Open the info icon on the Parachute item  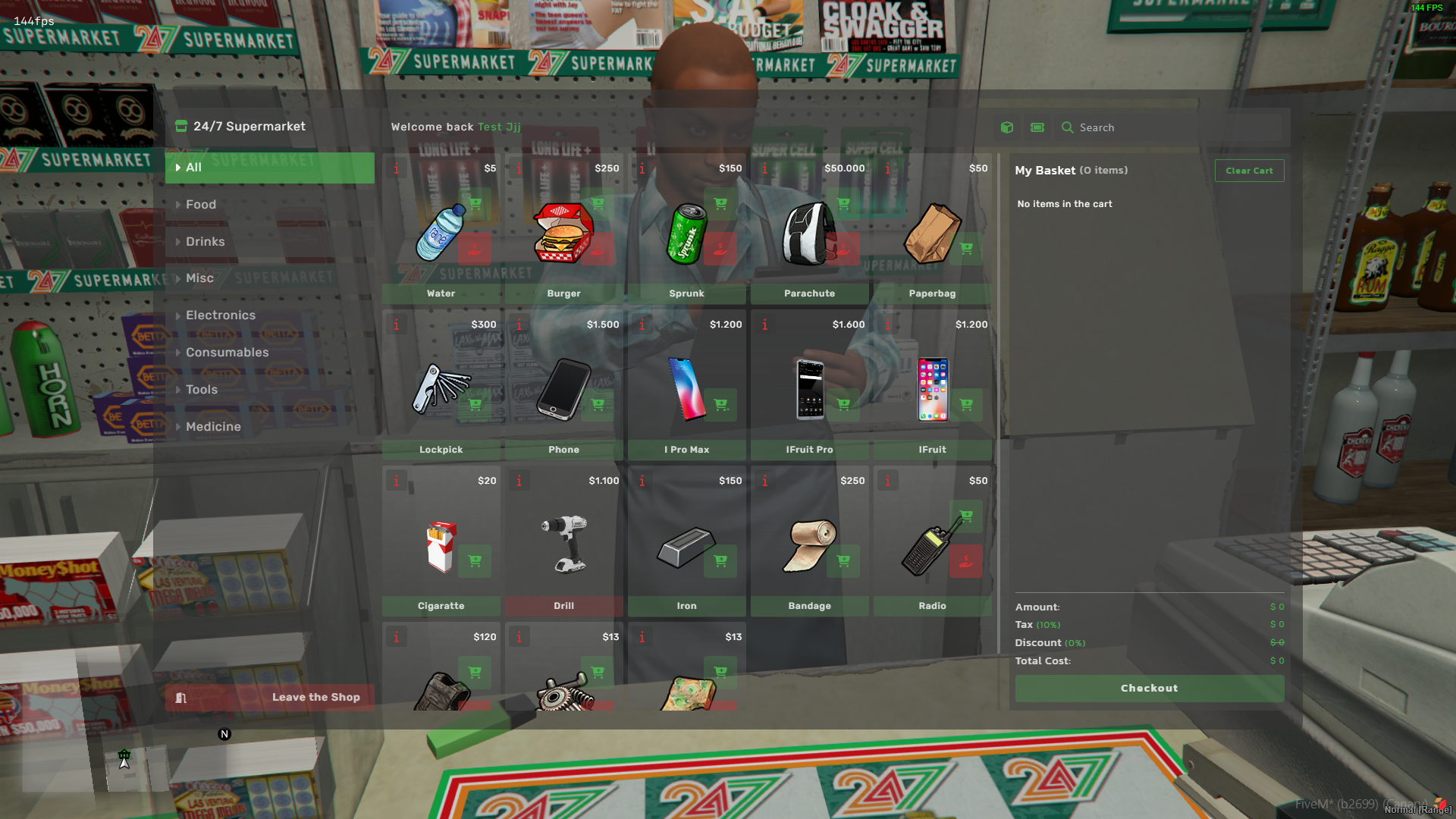[x=765, y=168]
